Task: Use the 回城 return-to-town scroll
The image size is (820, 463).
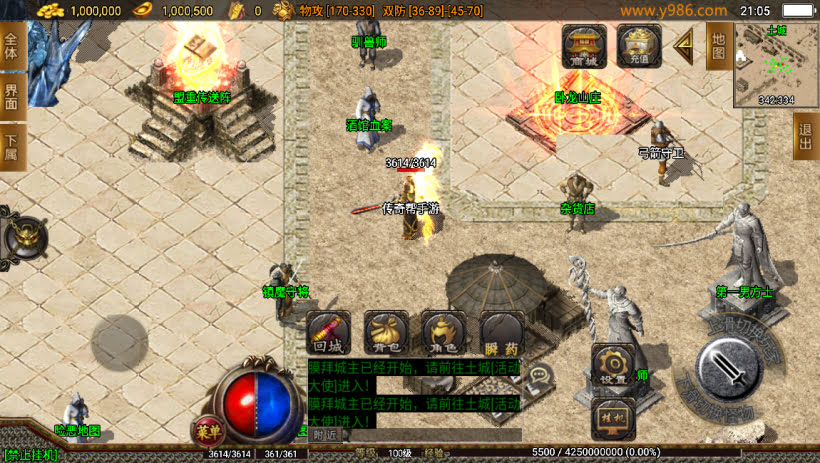Action: [328, 332]
